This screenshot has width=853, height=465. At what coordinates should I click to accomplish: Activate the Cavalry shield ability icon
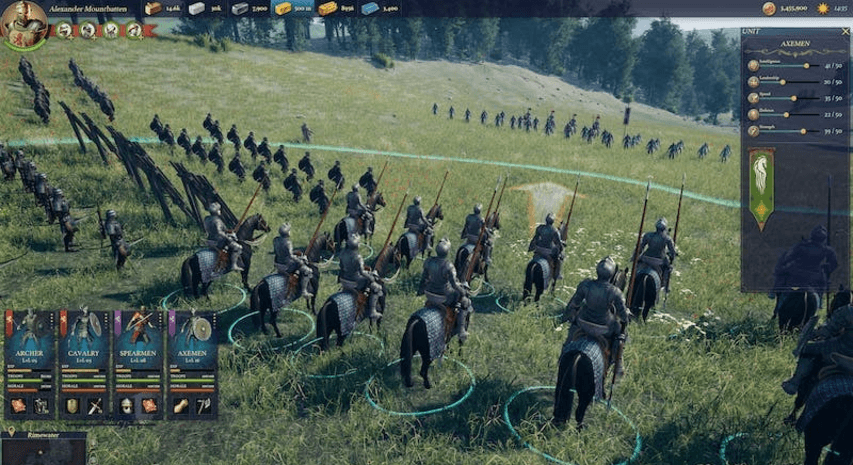pos(72,405)
